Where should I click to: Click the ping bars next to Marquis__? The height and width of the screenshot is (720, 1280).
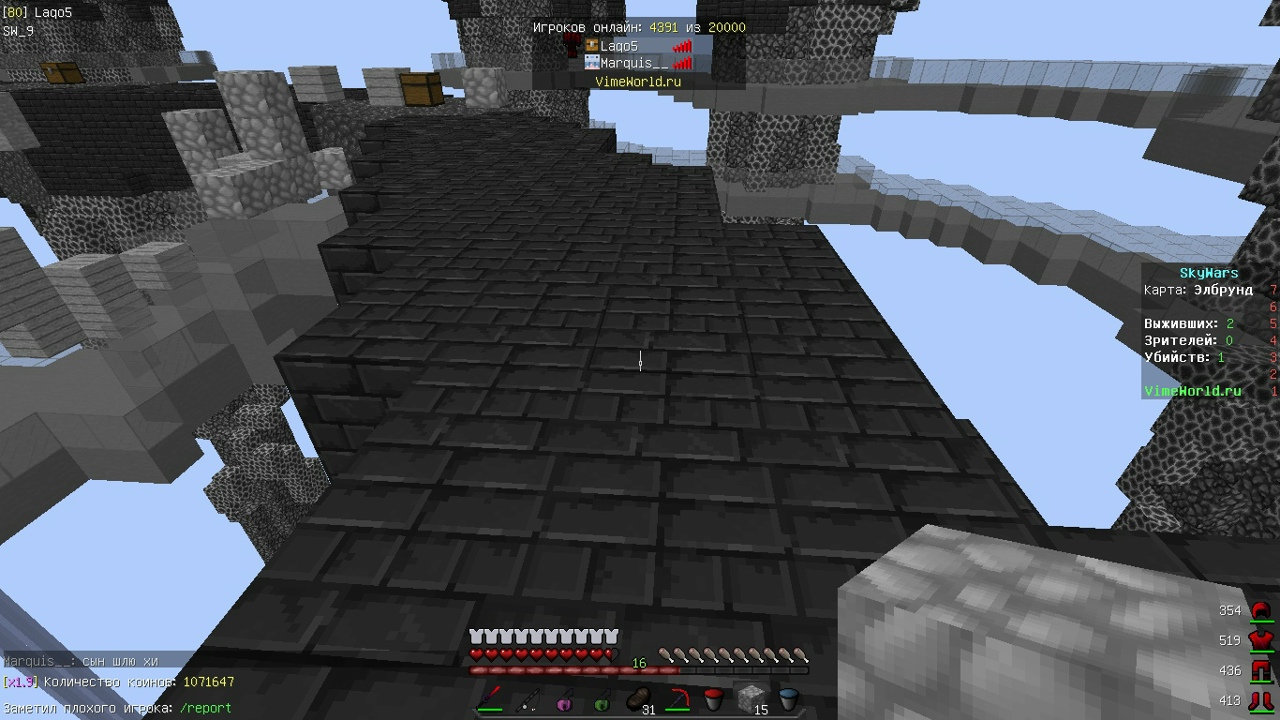682,63
